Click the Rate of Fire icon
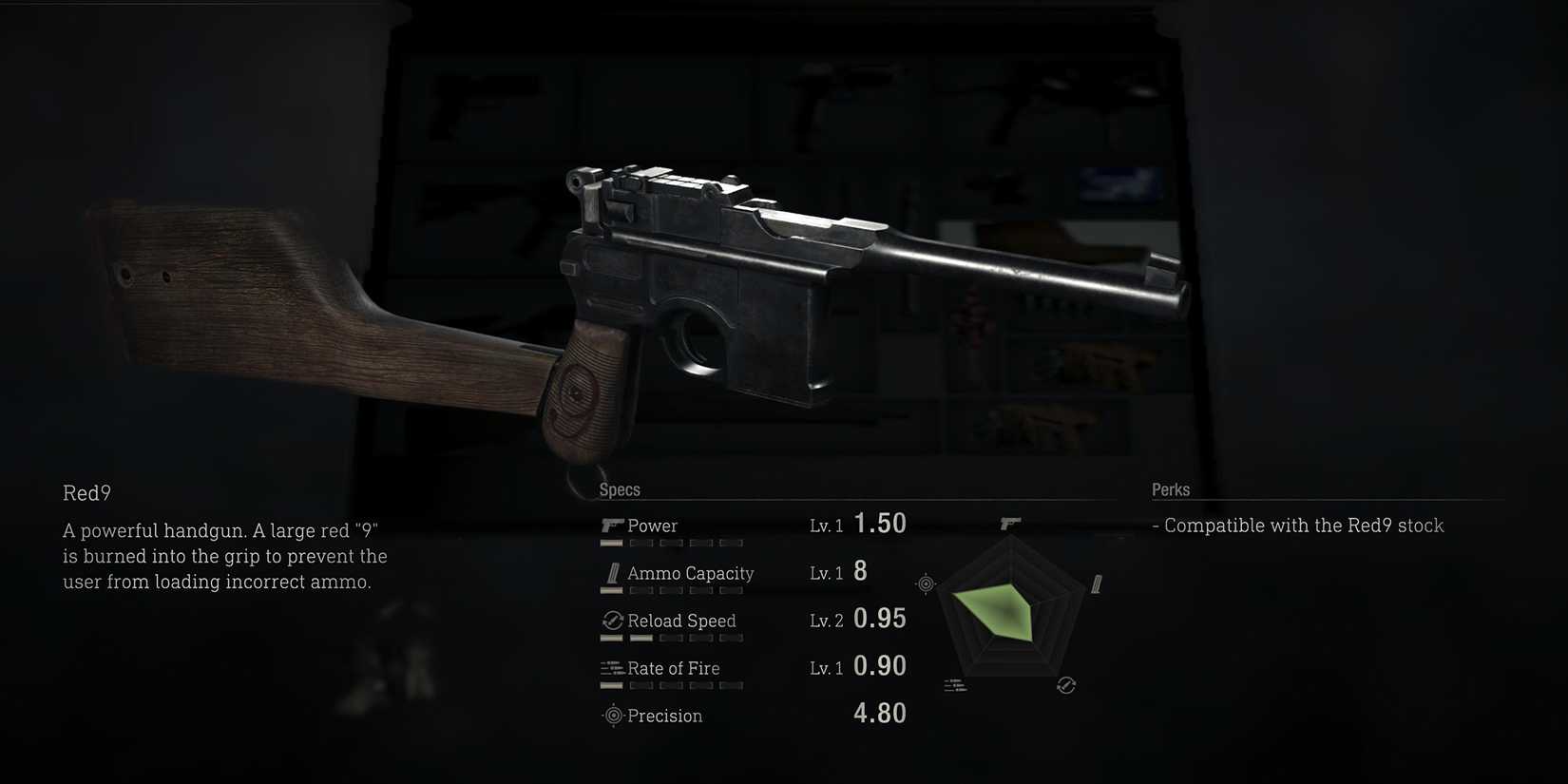Viewport: 1568px width, 784px height. 612,667
